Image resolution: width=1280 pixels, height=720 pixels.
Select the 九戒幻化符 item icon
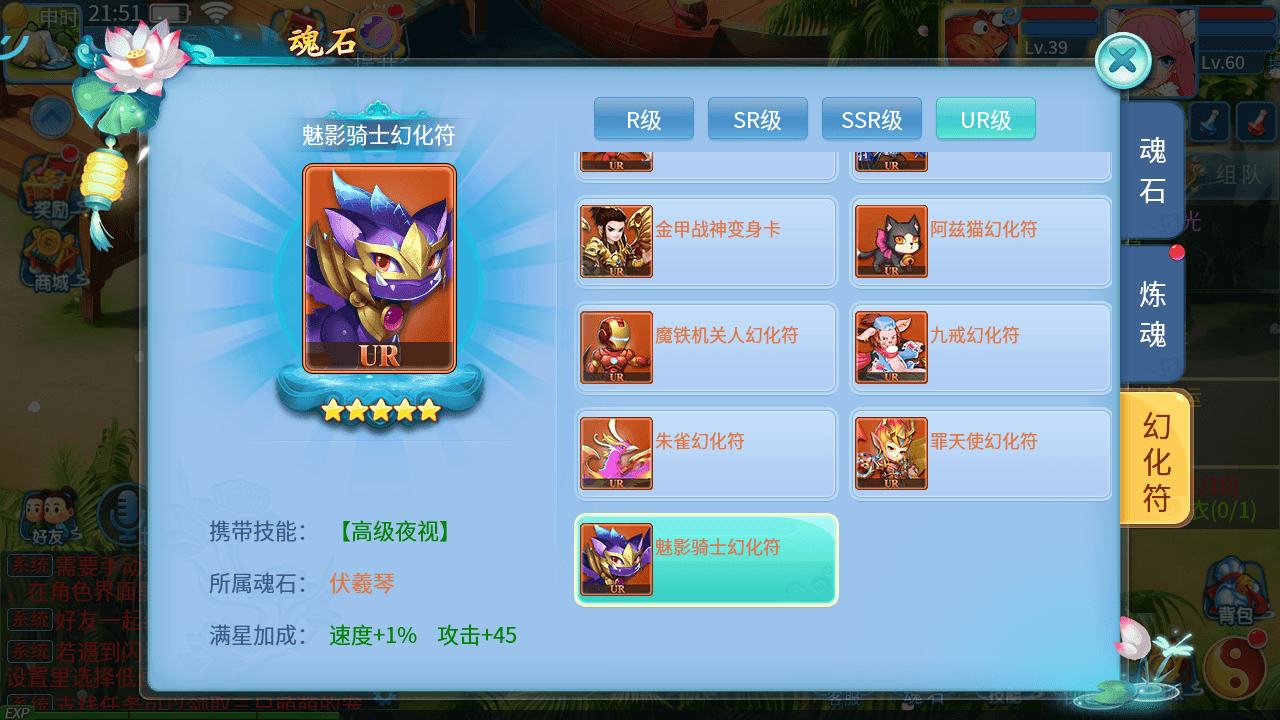(890, 348)
